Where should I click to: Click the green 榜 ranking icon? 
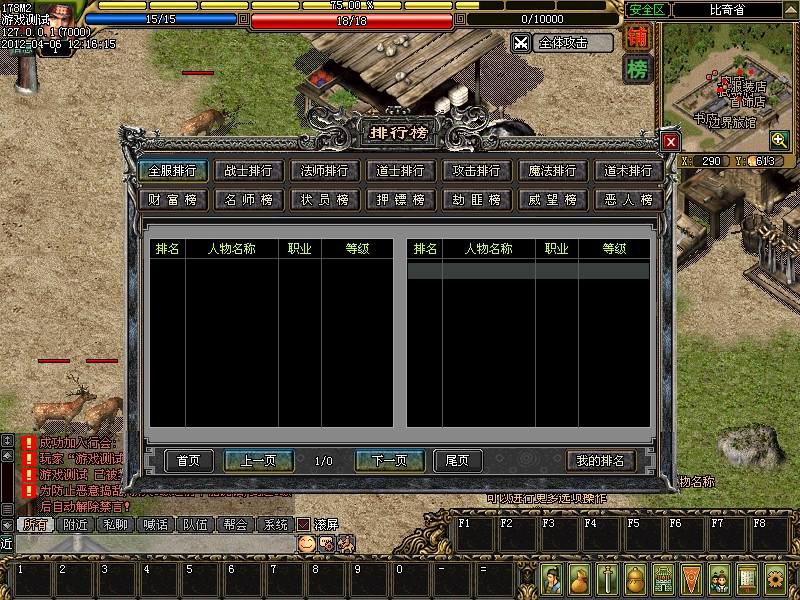click(637, 70)
